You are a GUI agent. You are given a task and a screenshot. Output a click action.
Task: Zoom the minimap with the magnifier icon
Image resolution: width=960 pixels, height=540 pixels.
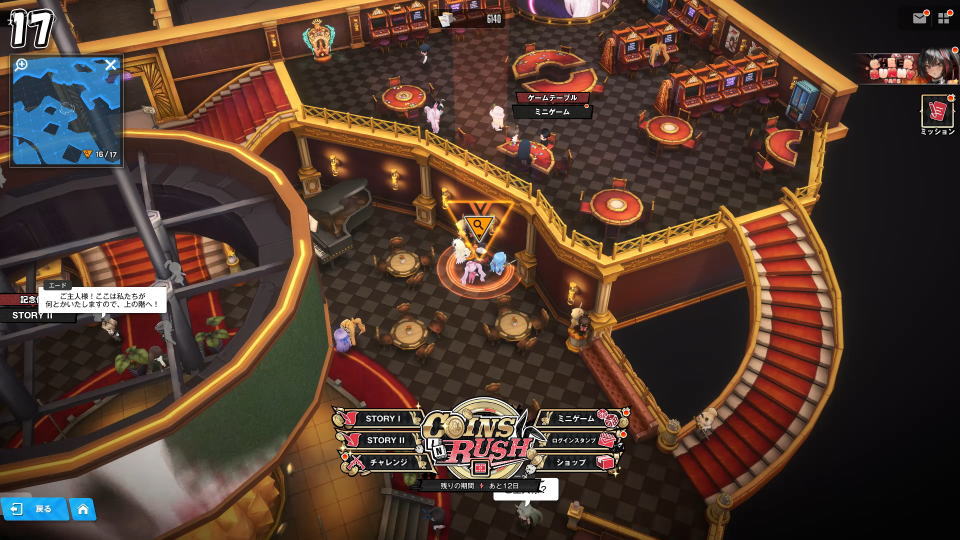tap(22, 65)
